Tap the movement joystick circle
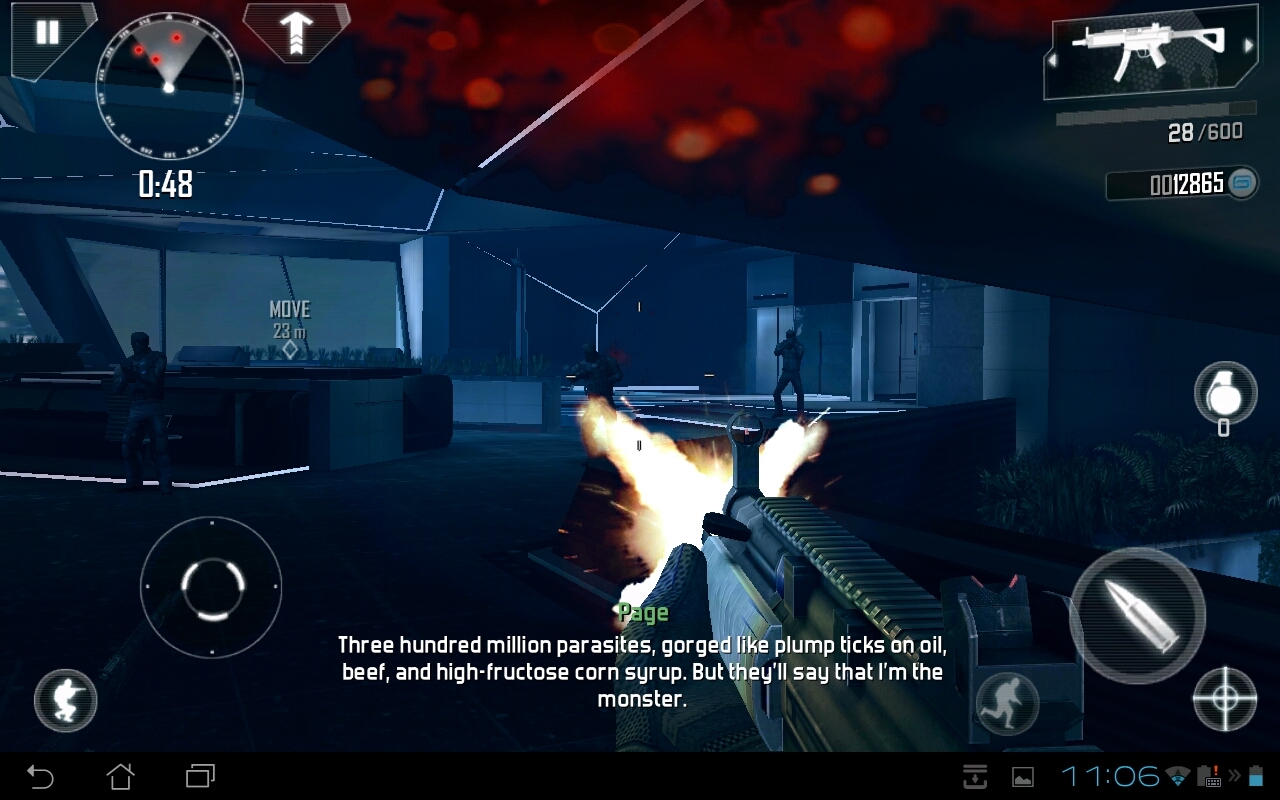 [x=210, y=588]
